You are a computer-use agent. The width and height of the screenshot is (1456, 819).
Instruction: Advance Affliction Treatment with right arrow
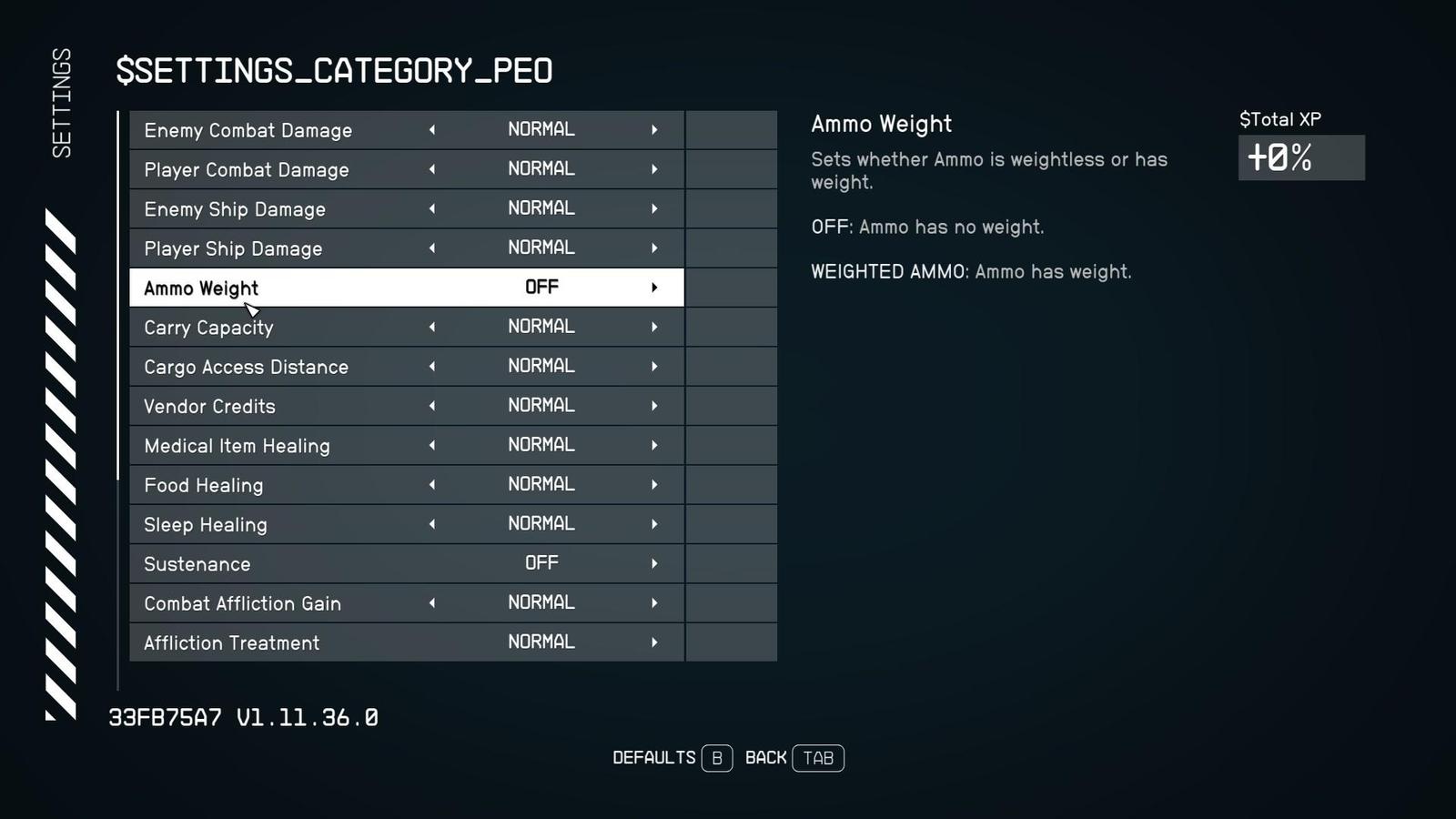click(654, 642)
